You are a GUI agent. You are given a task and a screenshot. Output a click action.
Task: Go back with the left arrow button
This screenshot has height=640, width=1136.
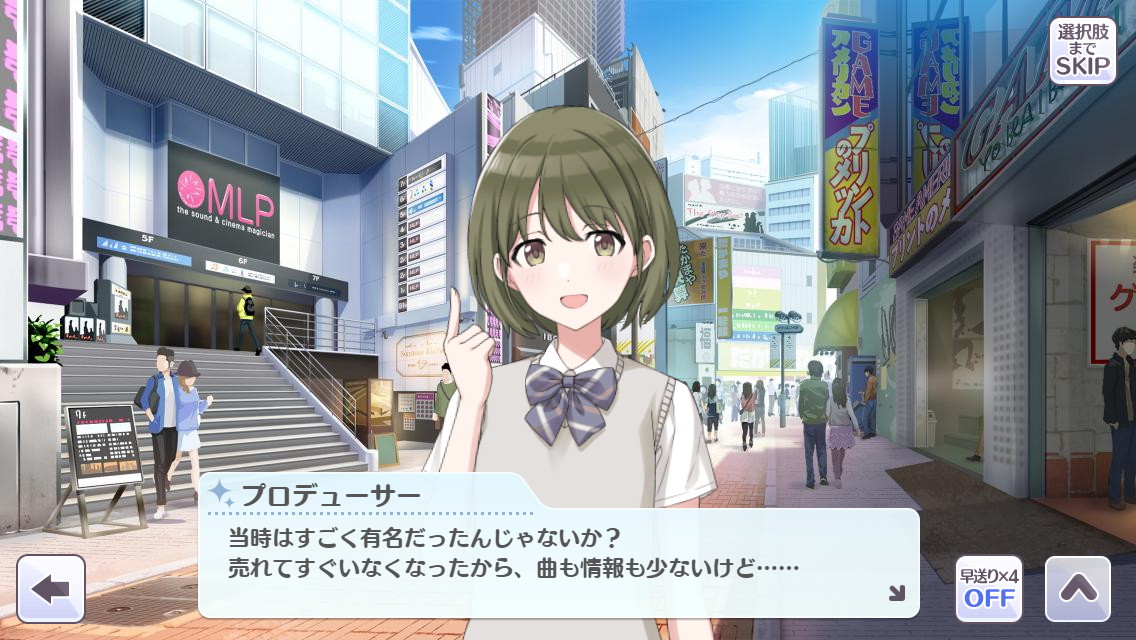coord(51,589)
